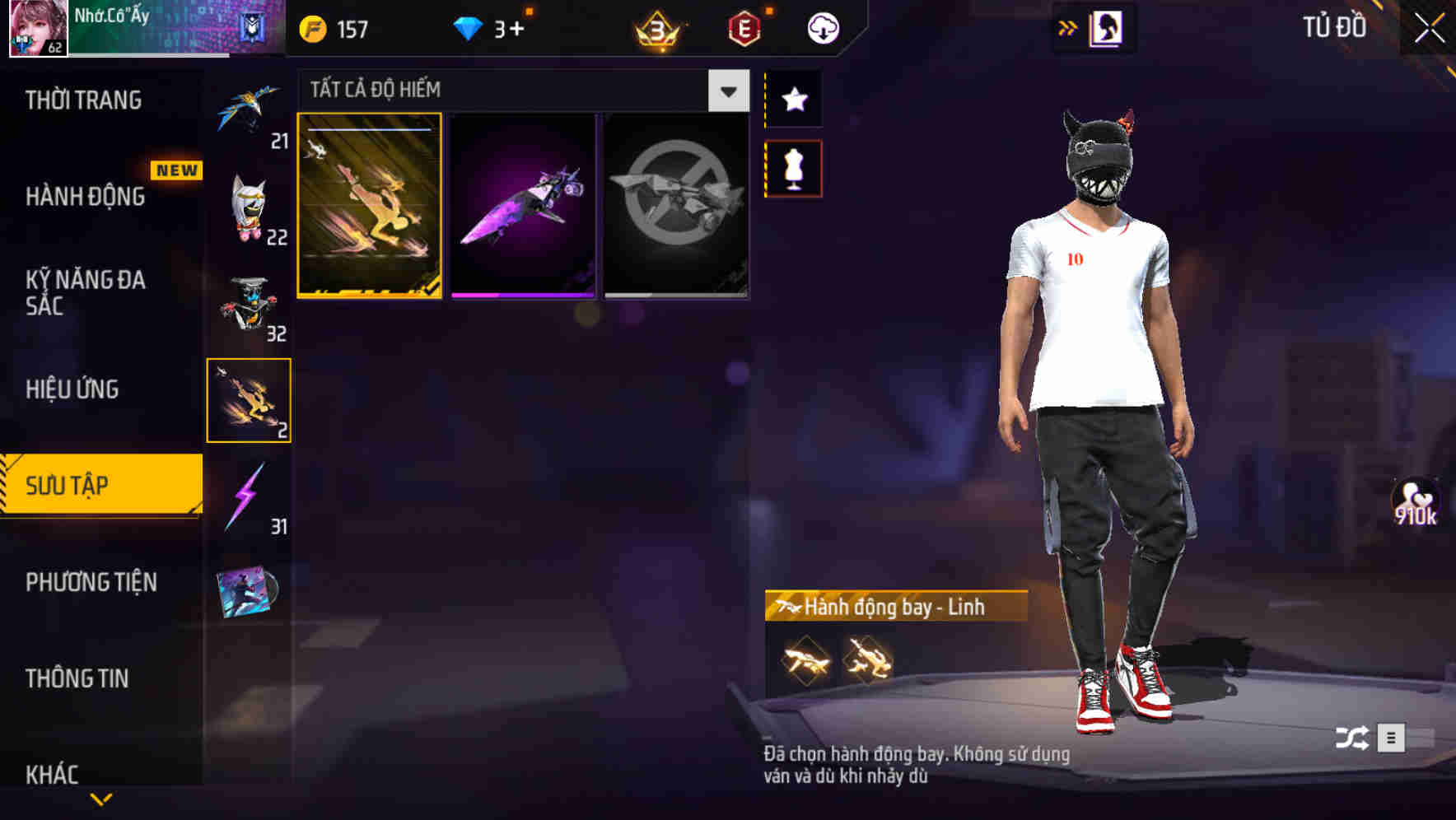Toggle the mannequin preview filter
Image resolution: width=1456 pixels, height=820 pixels.
pyautogui.click(x=793, y=167)
